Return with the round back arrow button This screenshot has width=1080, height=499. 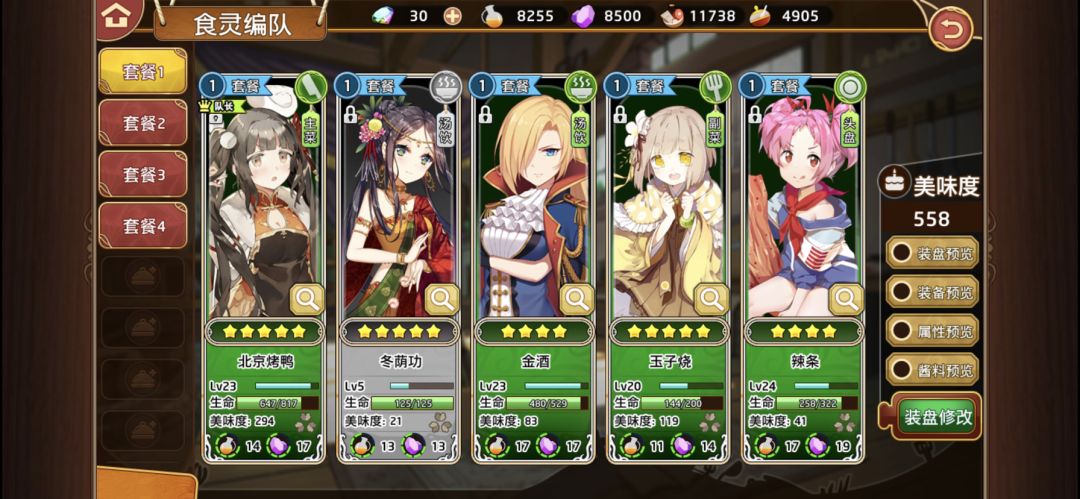(x=950, y=29)
